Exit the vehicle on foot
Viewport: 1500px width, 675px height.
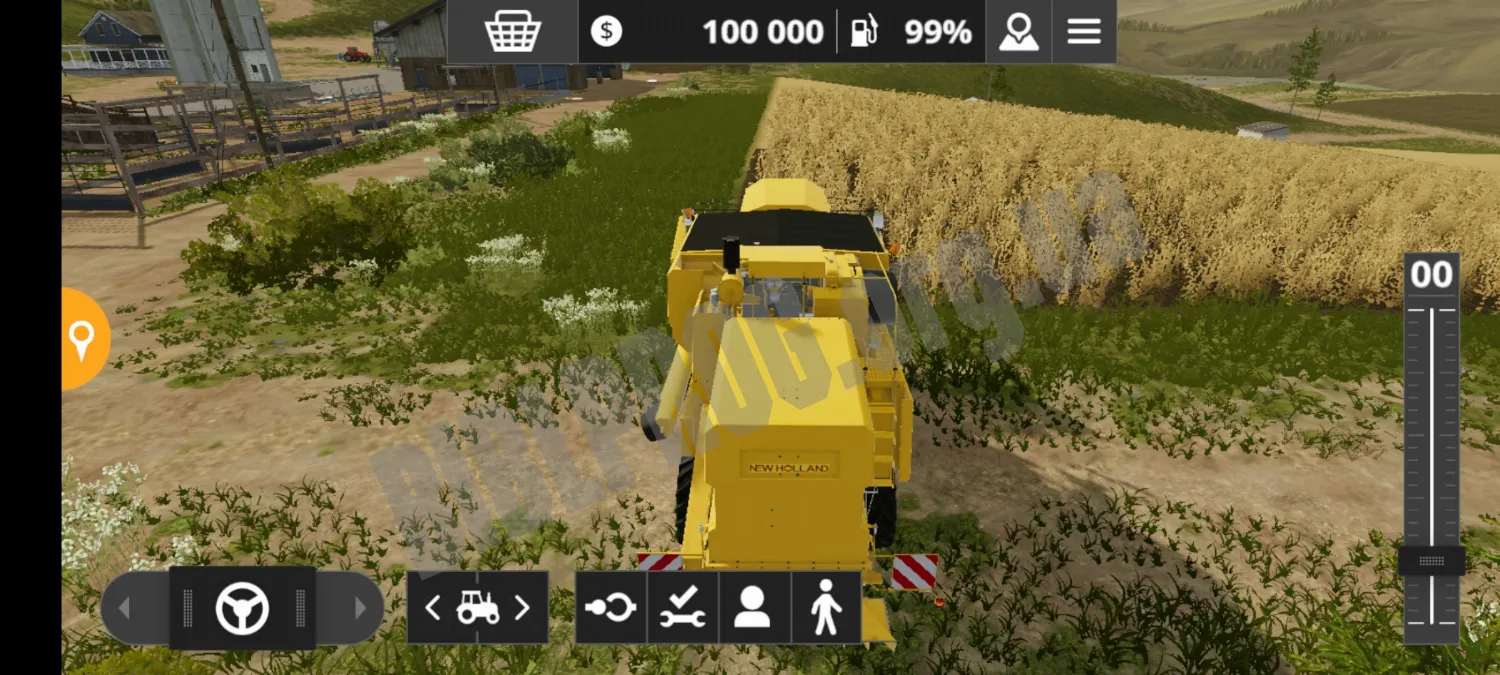[x=826, y=608]
